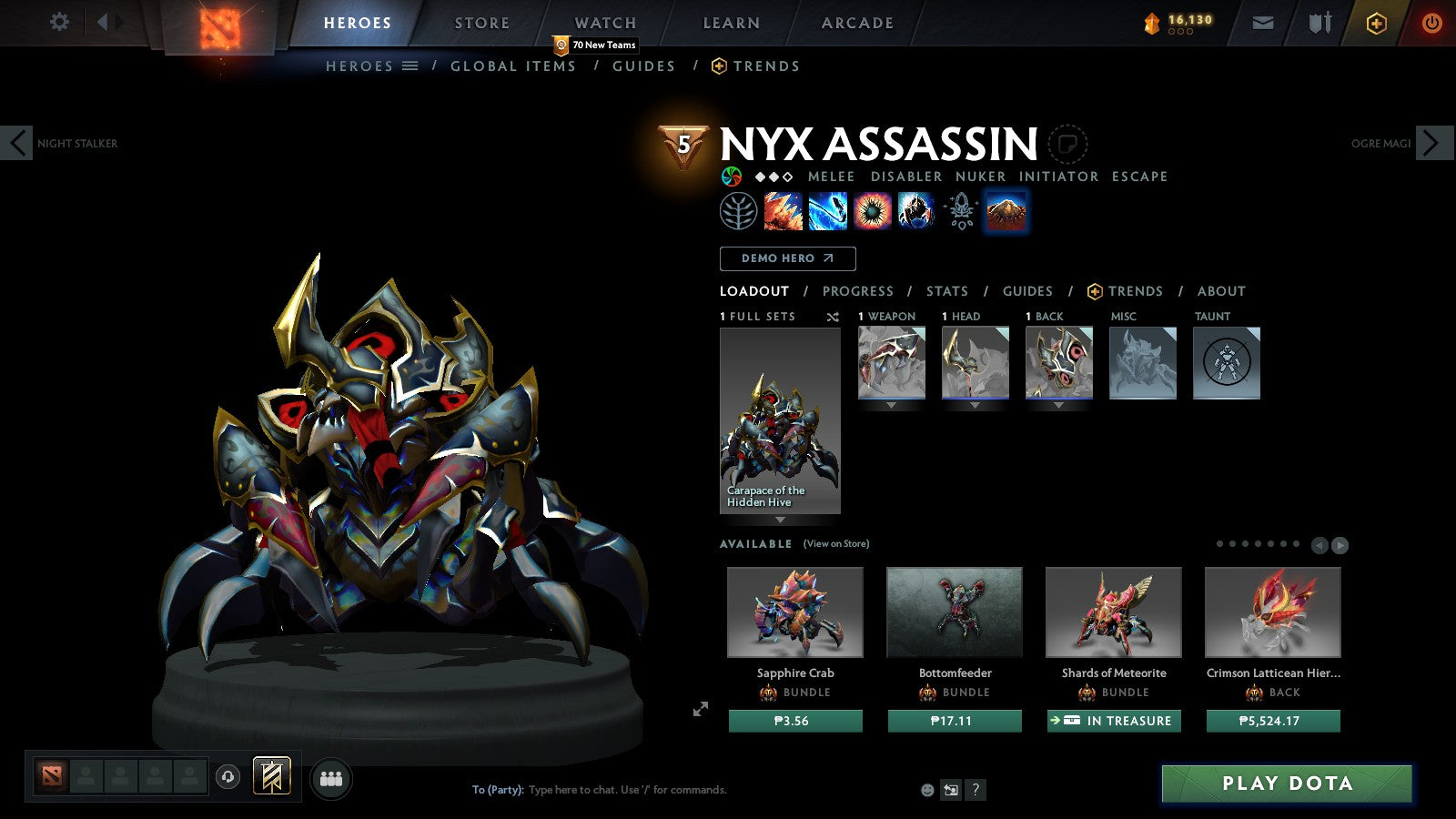Click the friends list icon near the party slots
Viewport: 1456px width, 819px height.
[x=331, y=778]
